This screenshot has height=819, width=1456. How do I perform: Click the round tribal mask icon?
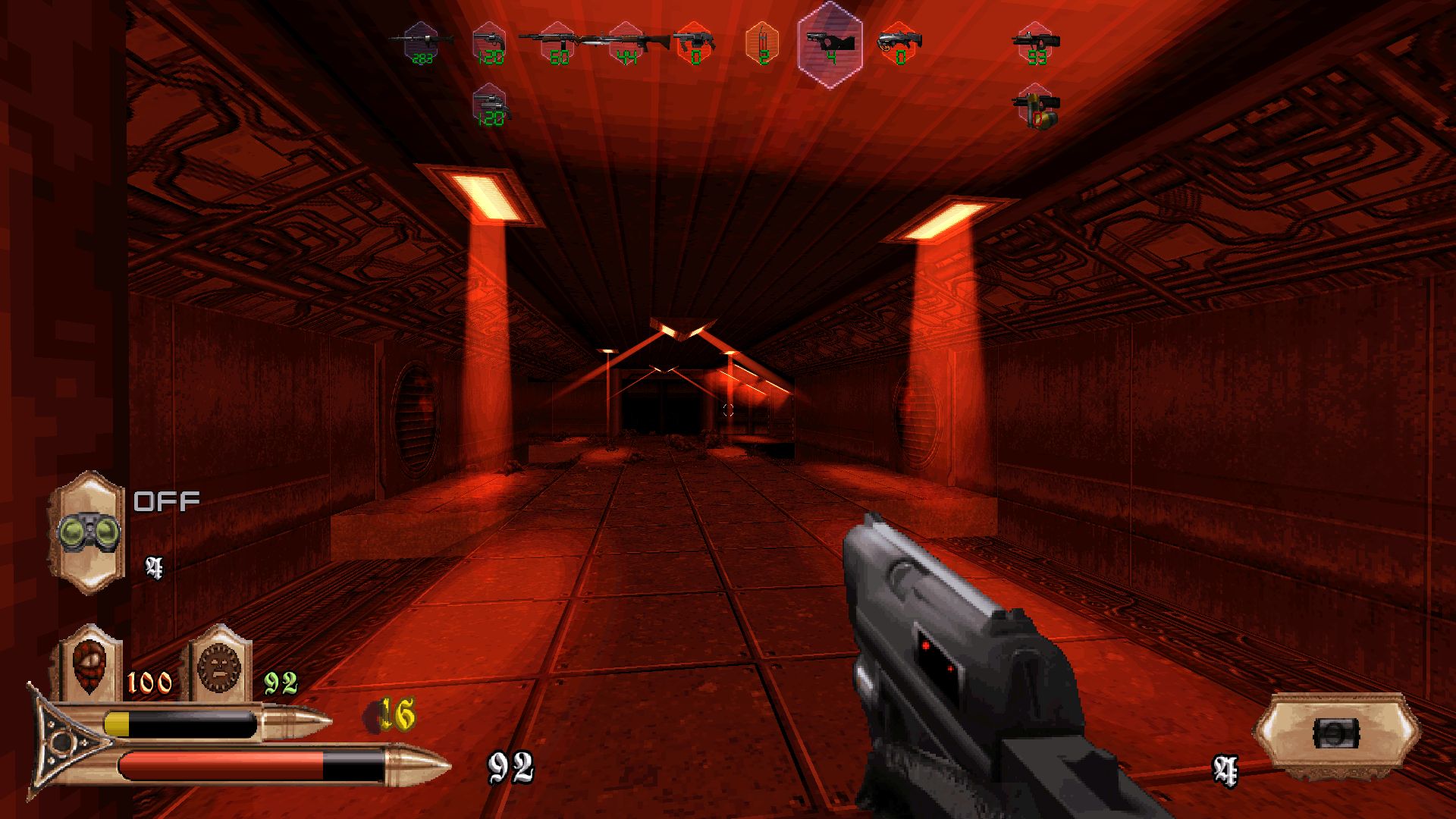[x=219, y=664]
